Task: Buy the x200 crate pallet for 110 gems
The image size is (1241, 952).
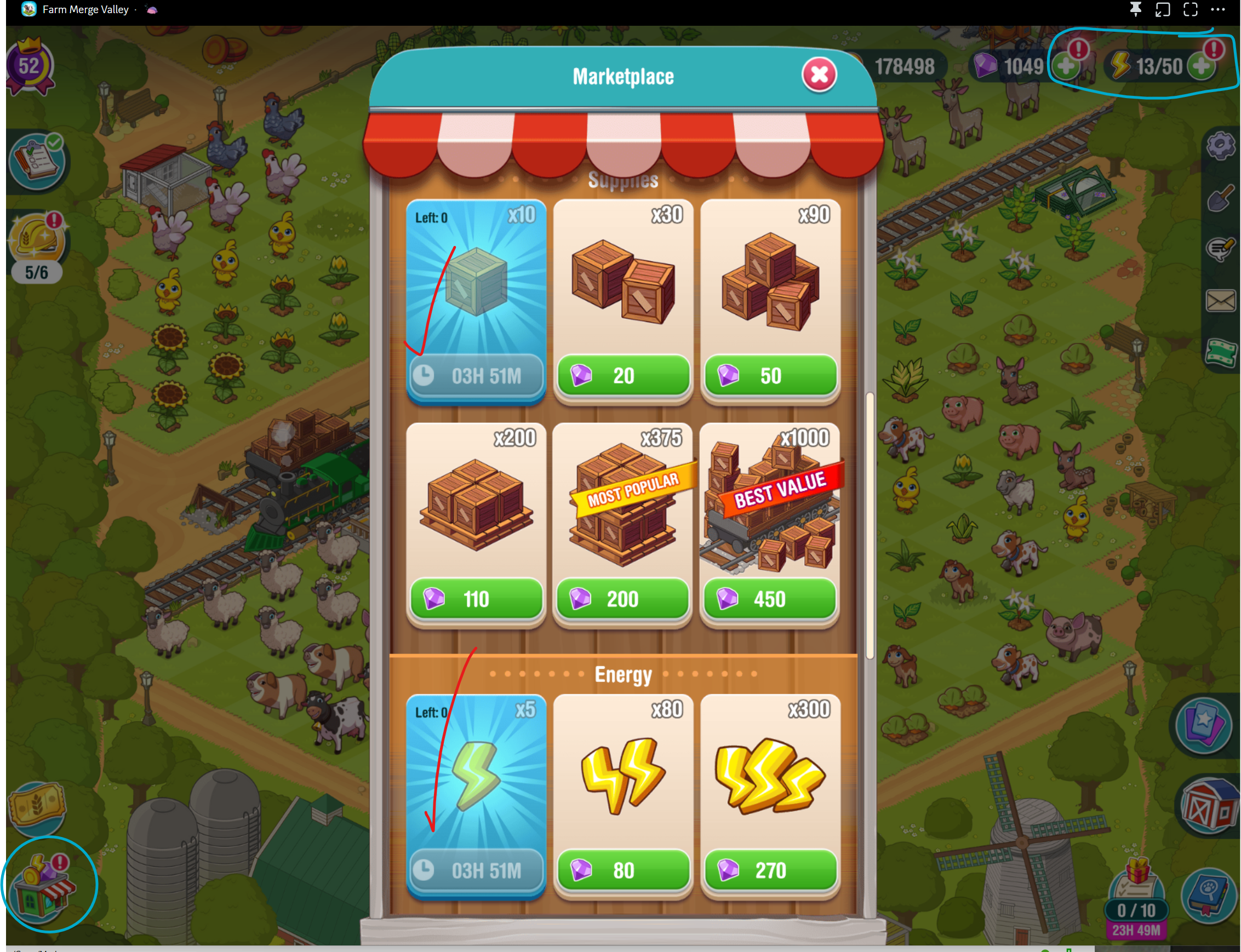Action: point(476,598)
